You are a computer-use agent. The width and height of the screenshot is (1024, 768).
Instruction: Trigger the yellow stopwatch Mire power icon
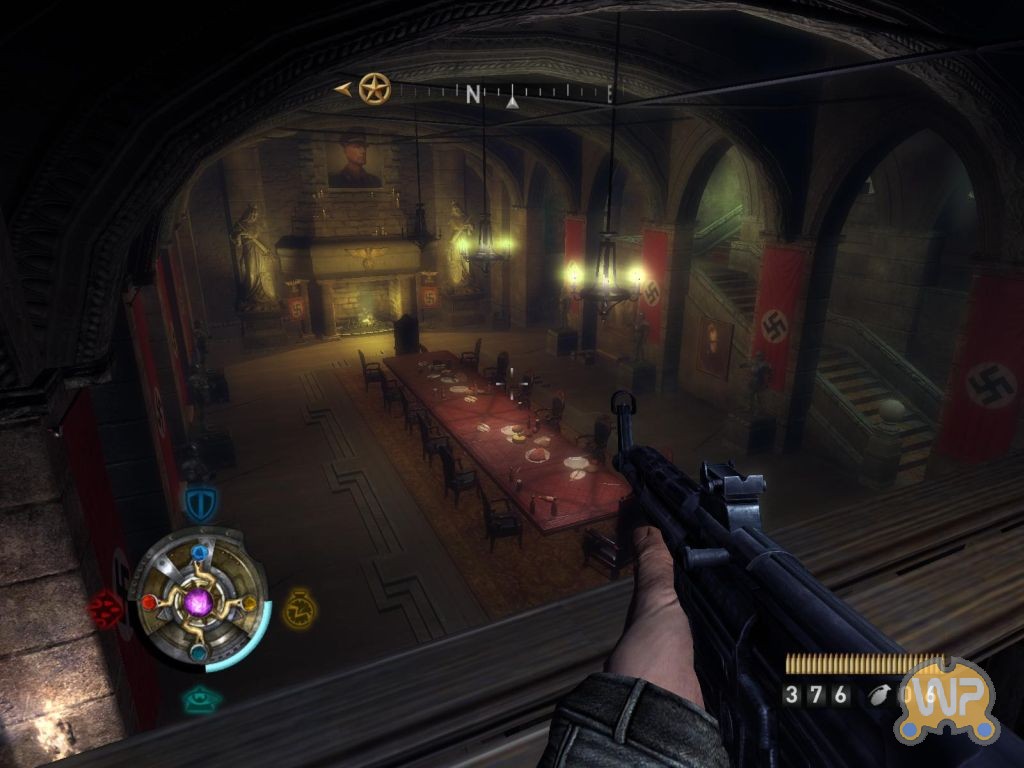click(298, 608)
